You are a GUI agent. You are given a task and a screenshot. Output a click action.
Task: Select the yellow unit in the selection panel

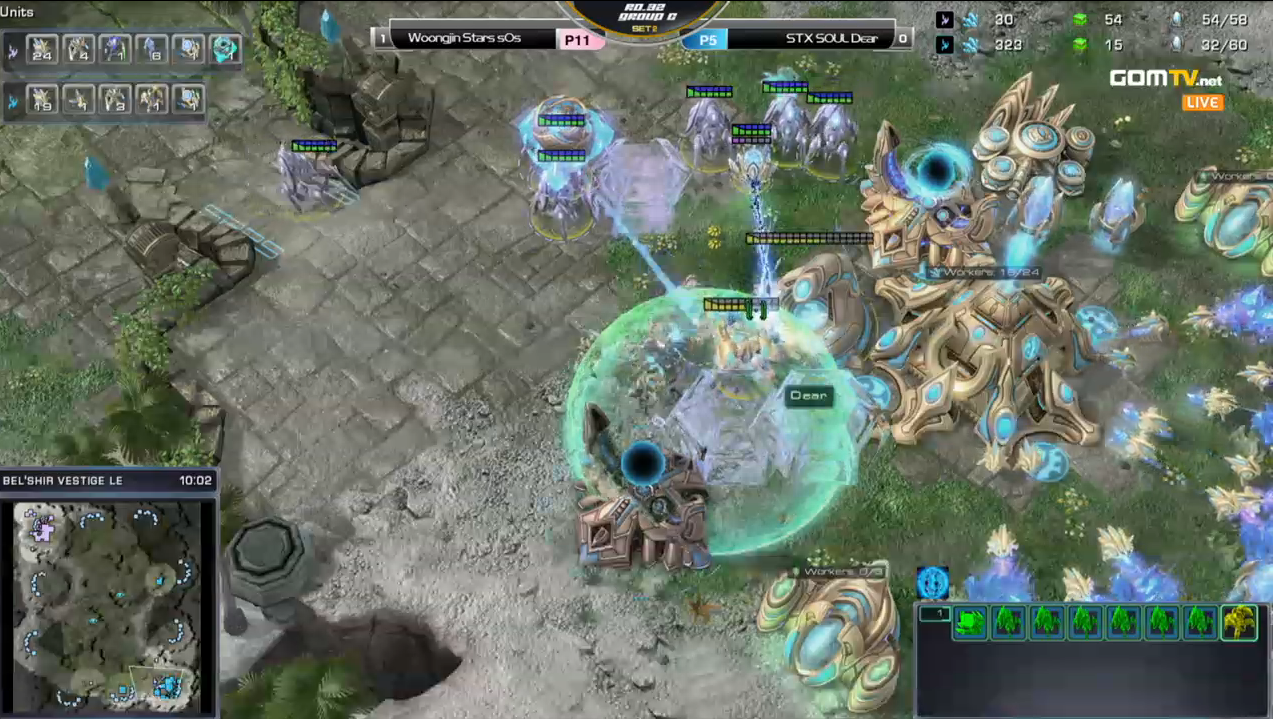[1239, 622]
